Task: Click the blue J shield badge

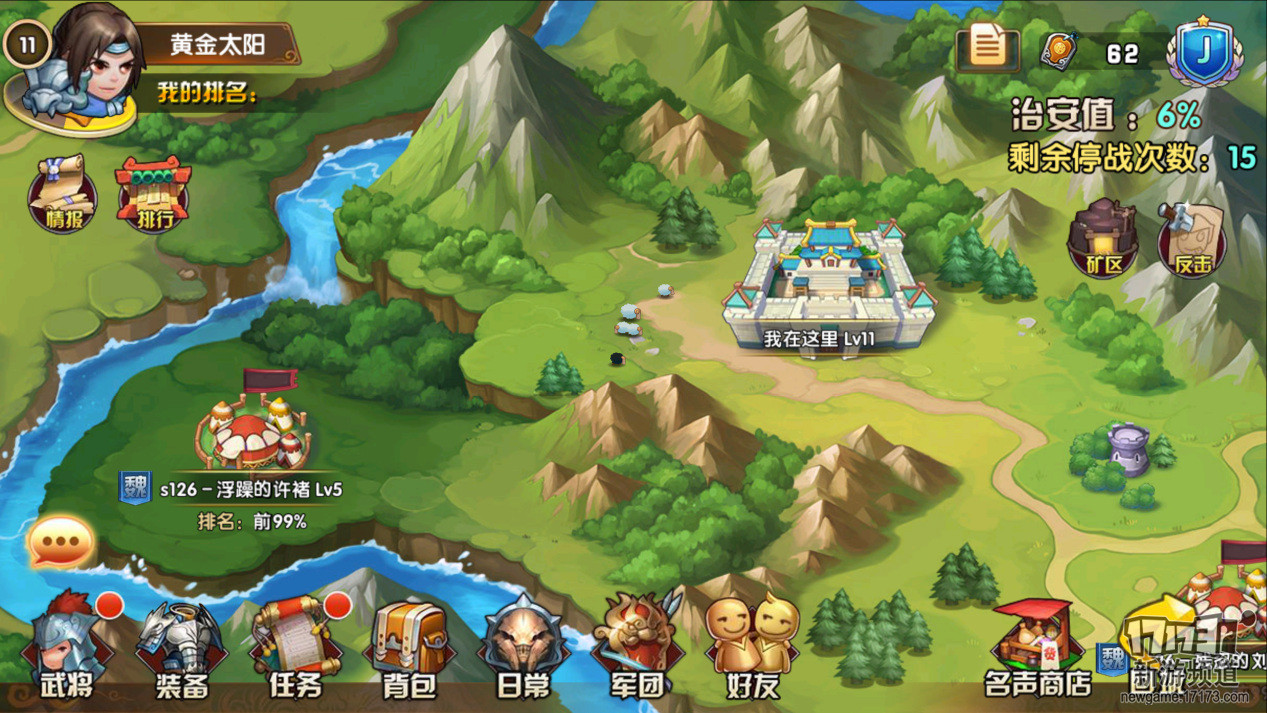Action: (1208, 52)
